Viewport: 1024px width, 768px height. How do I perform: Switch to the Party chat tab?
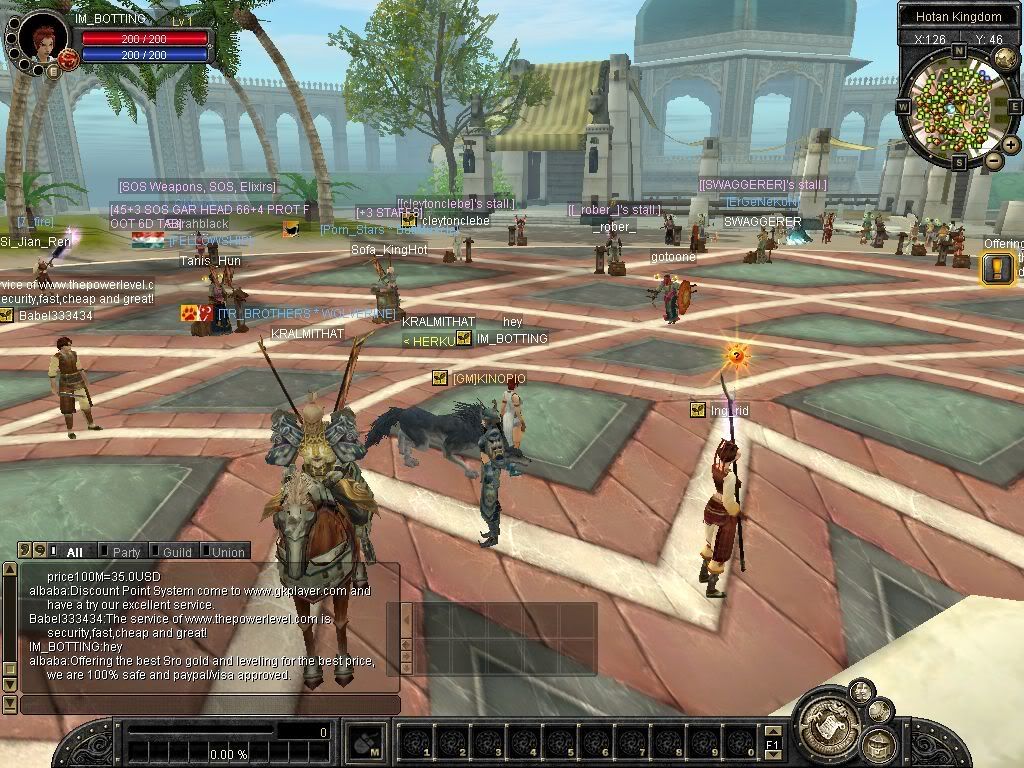point(126,552)
